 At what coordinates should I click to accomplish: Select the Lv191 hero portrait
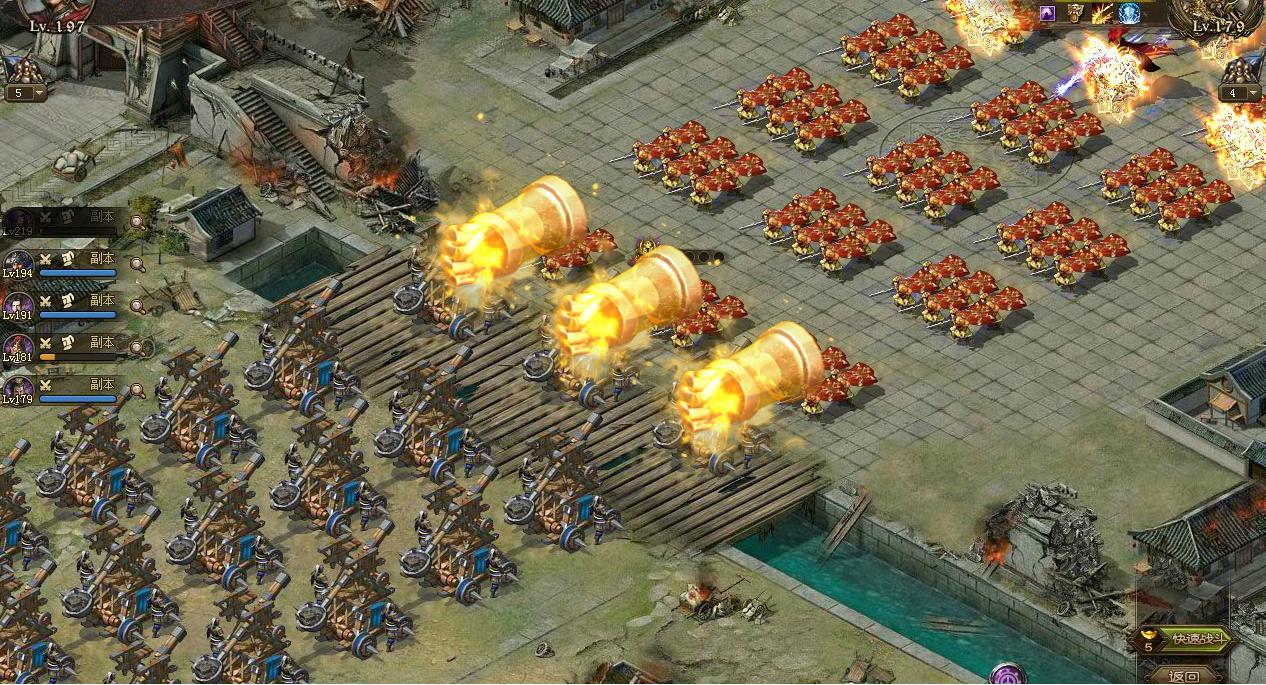pos(16,306)
